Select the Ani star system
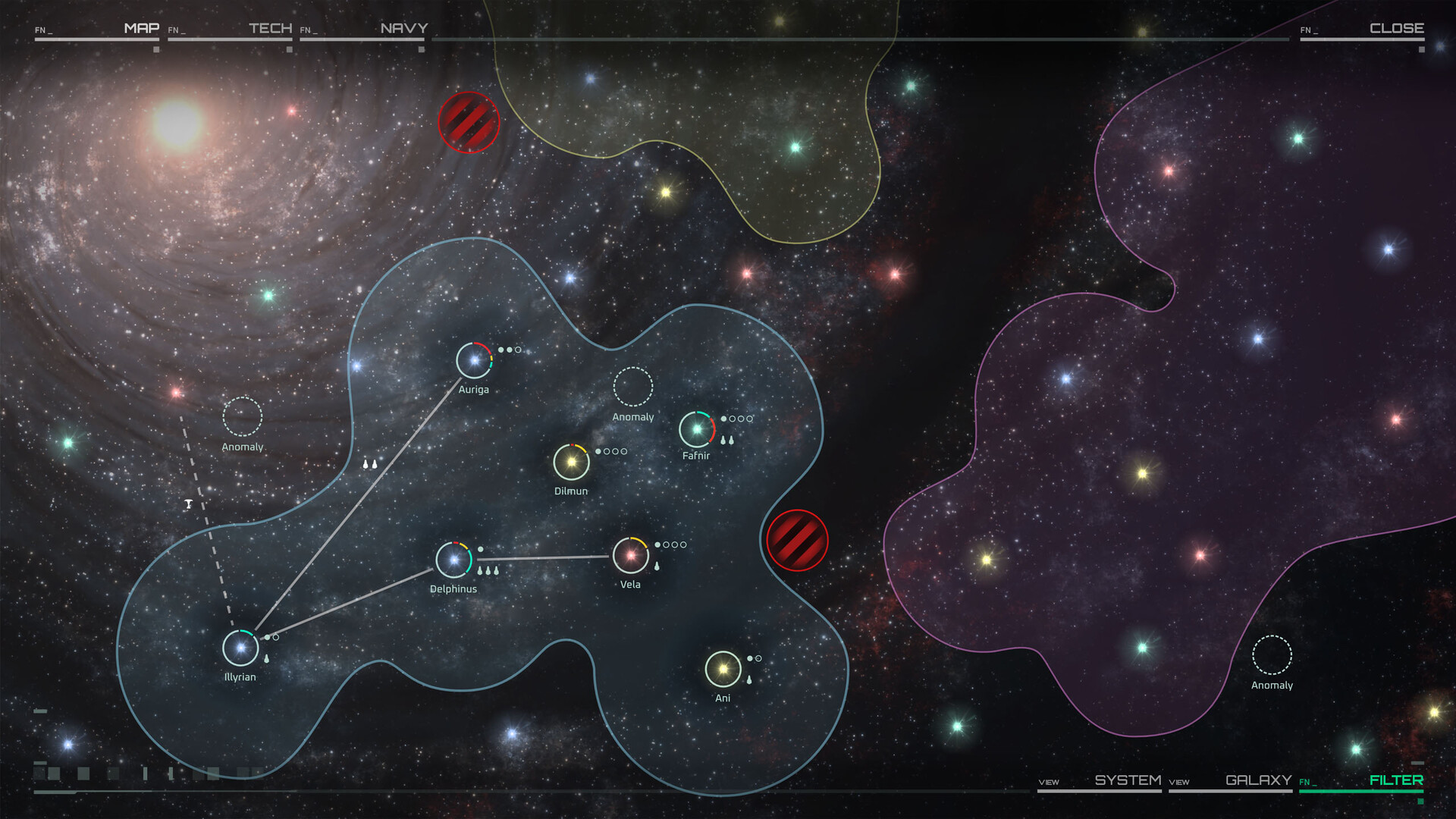Image resolution: width=1456 pixels, height=819 pixels. 723,670
